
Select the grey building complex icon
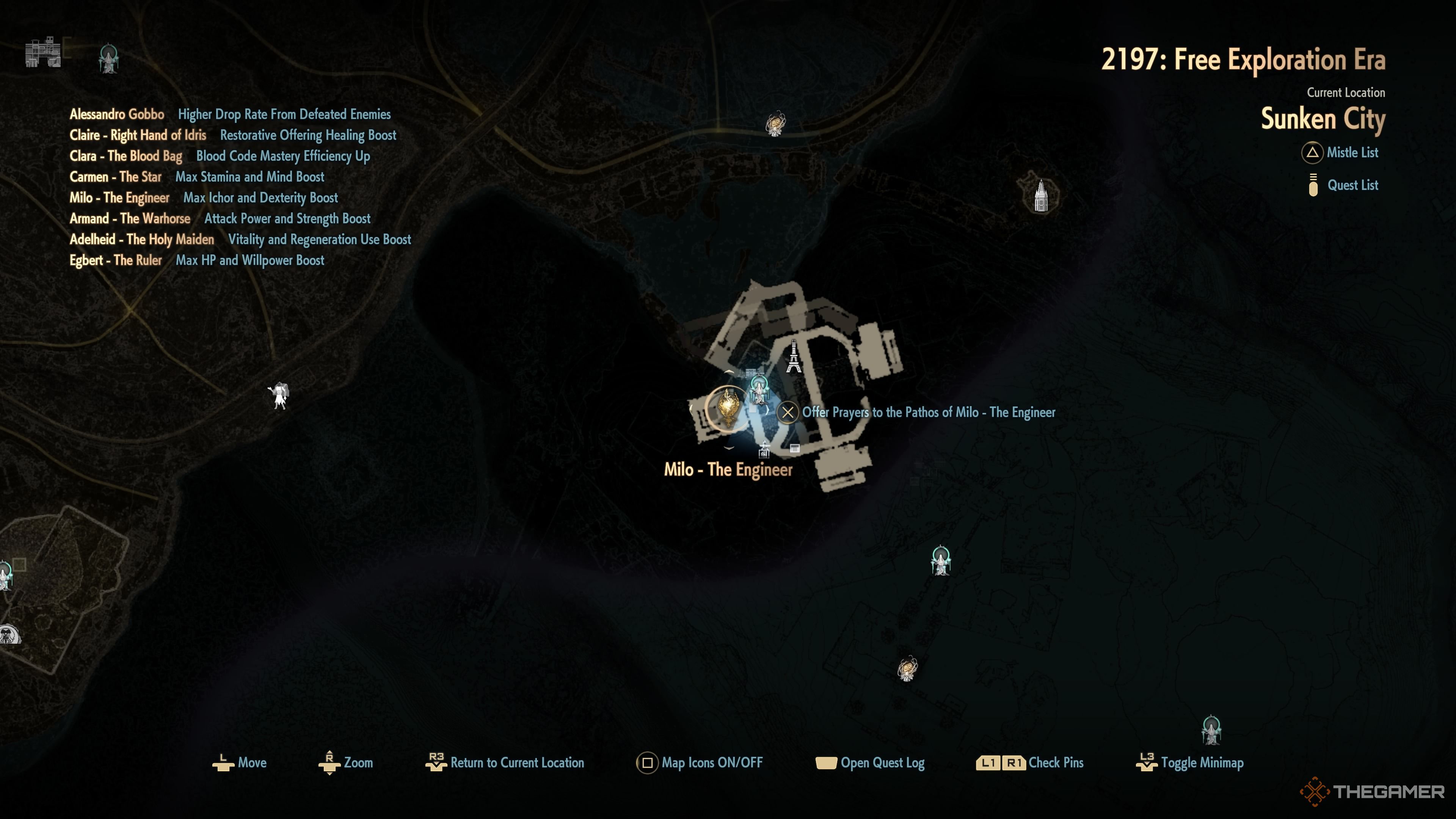click(43, 53)
